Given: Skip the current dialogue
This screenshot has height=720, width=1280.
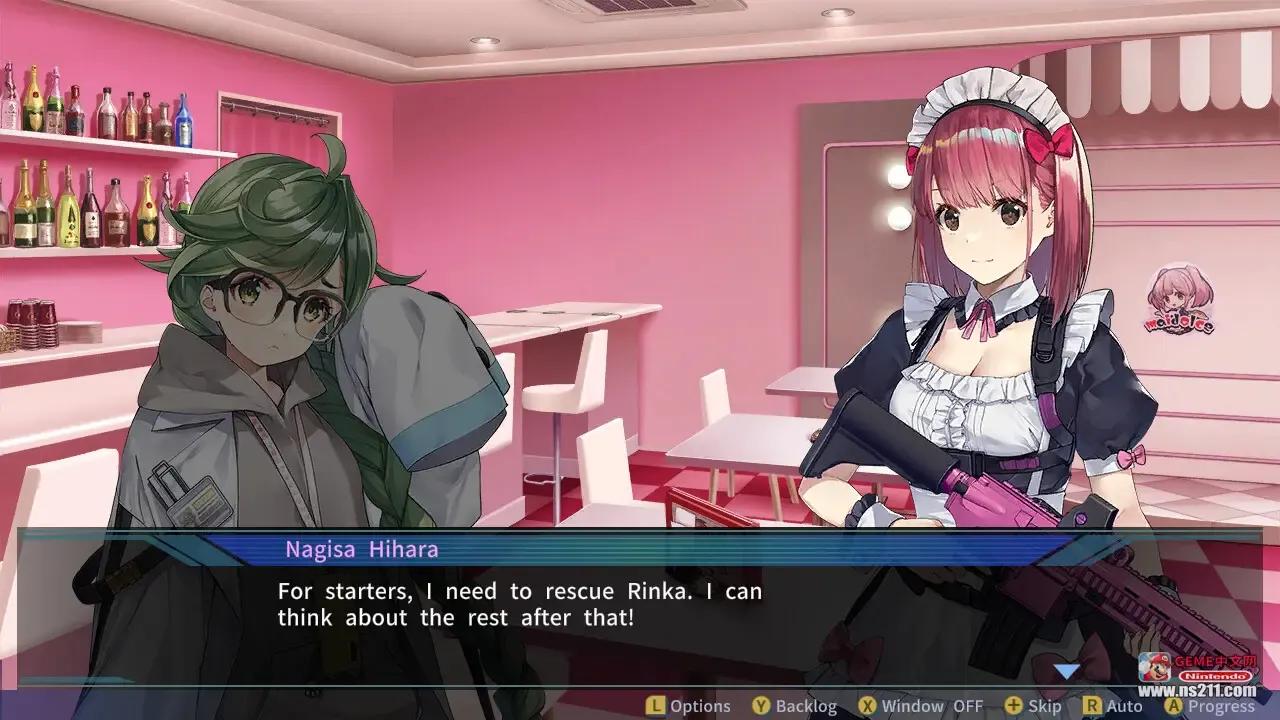Looking at the screenshot, I should pos(1033,706).
